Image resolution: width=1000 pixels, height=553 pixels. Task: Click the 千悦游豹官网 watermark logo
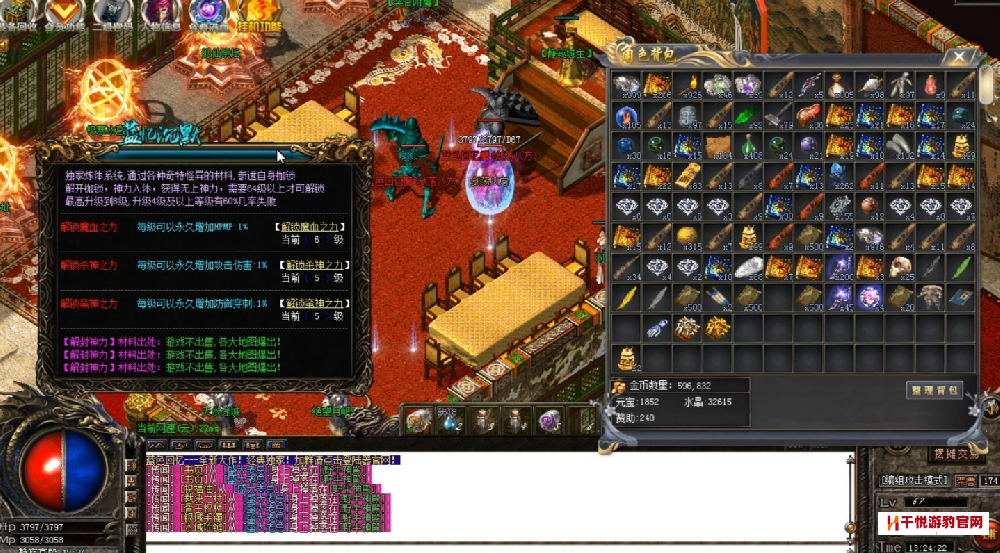pos(932,523)
